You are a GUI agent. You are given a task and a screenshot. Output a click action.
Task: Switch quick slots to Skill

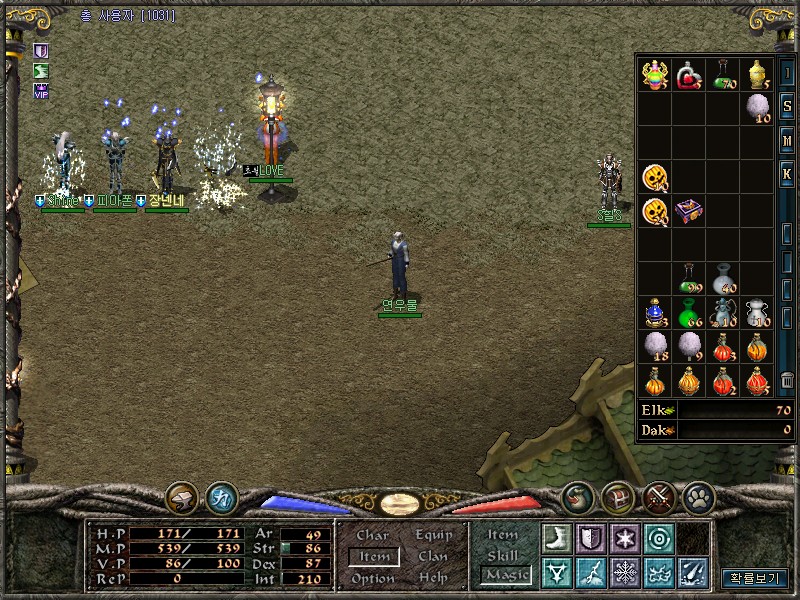(x=502, y=555)
